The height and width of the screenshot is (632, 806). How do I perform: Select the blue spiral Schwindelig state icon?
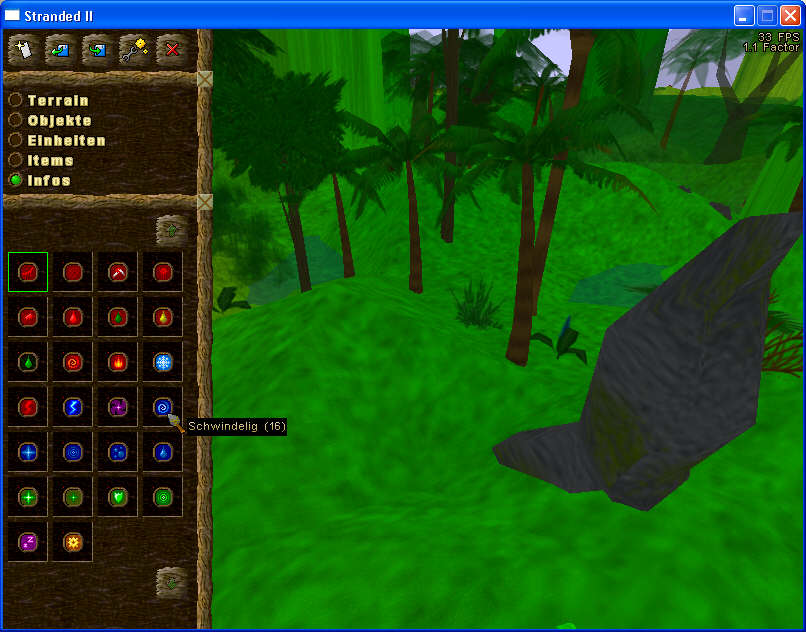[162, 407]
